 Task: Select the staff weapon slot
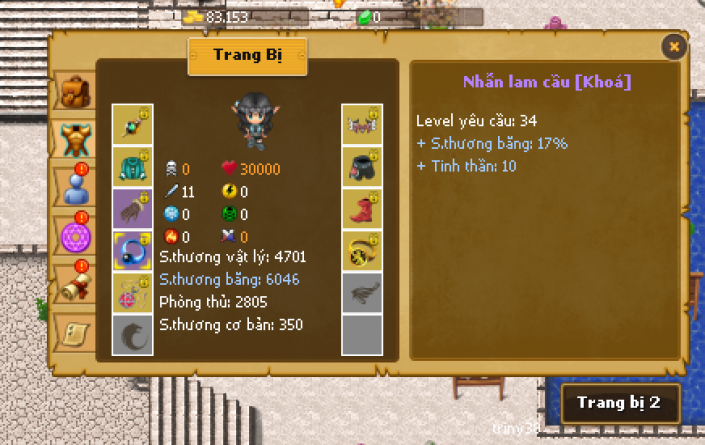tap(131, 124)
